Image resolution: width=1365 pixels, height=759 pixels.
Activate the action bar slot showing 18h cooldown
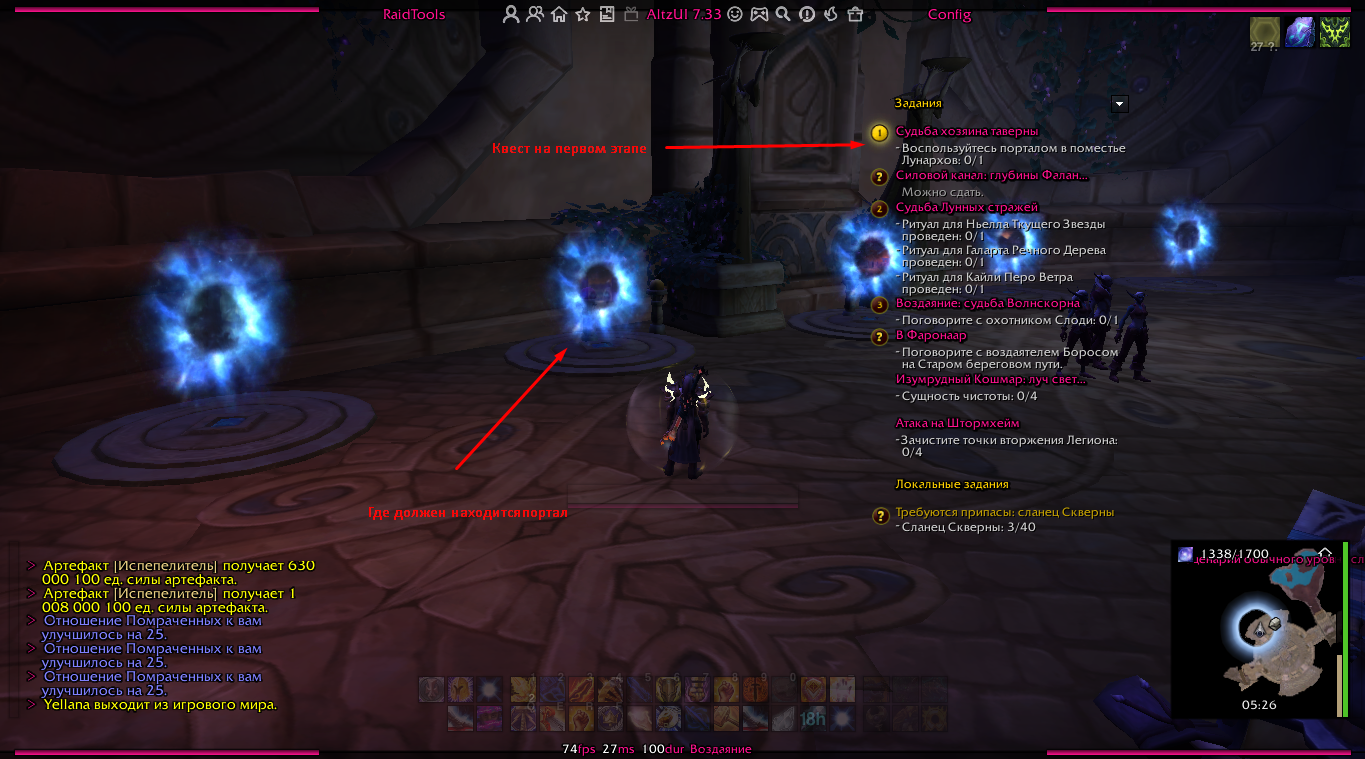[x=812, y=718]
